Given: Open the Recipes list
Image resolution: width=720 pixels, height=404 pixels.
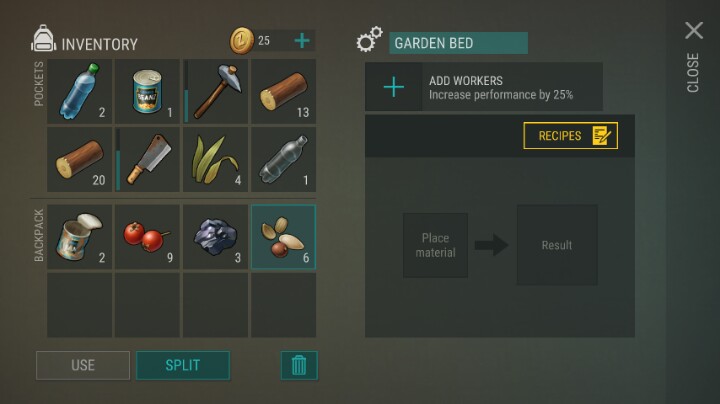Looking at the screenshot, I should click(571, 136).
